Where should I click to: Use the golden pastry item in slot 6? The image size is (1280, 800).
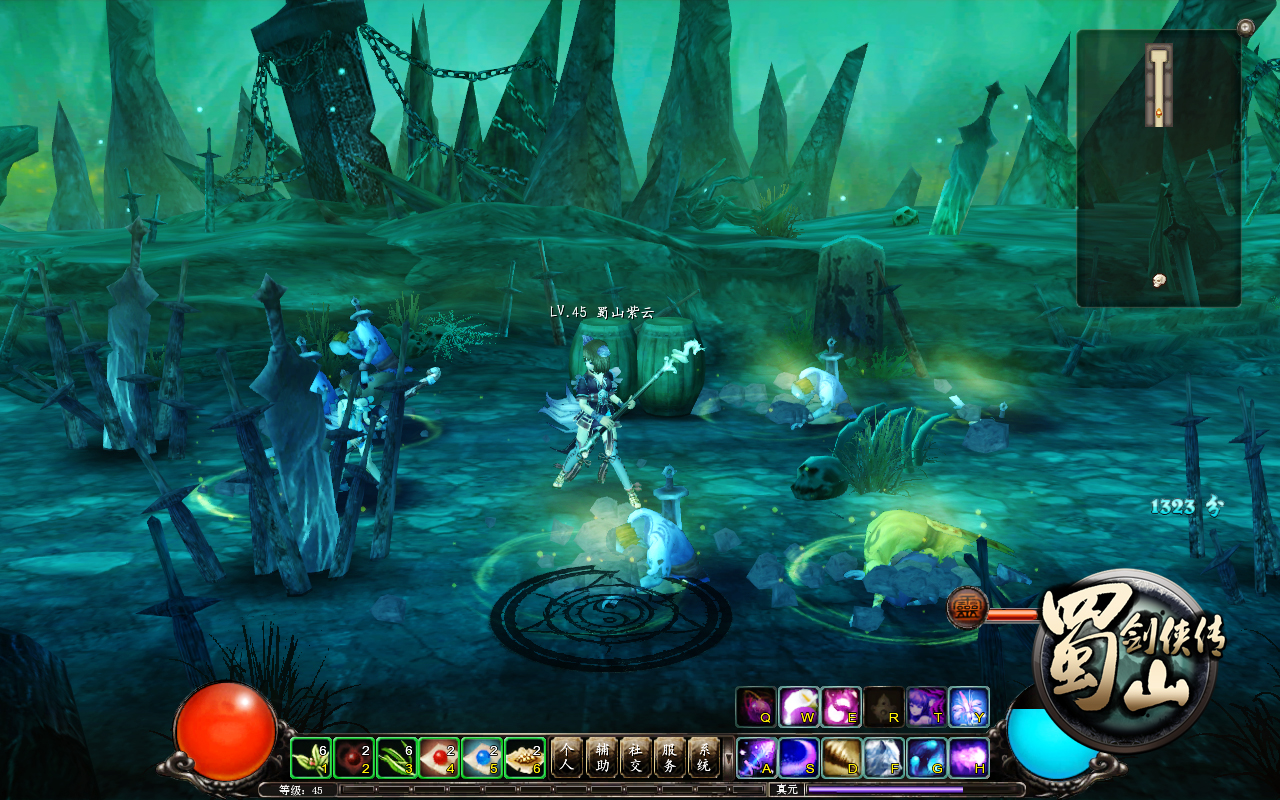526,758
